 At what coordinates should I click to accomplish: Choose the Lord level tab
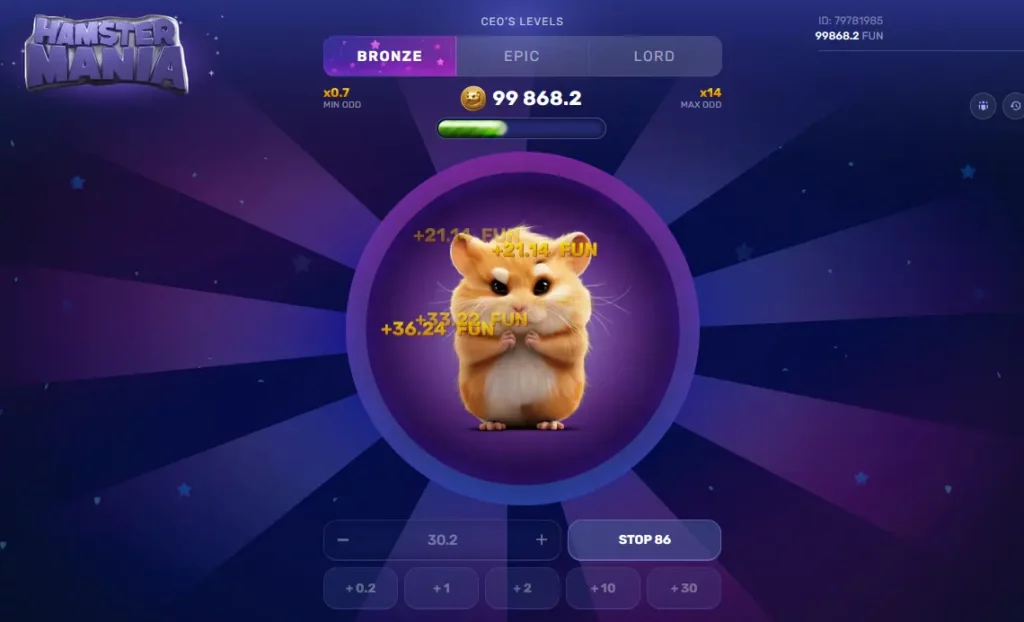pos(654,56)
